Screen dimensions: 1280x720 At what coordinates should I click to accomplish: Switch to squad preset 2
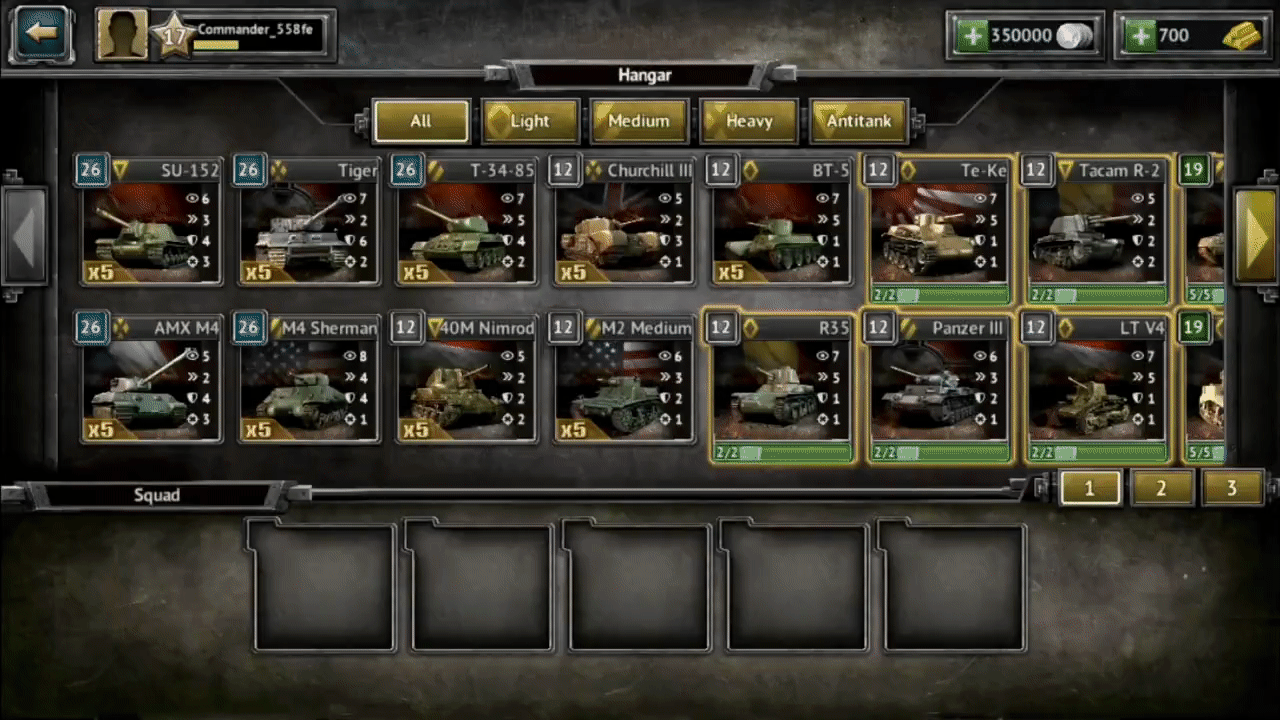[x=1161, y=488]
